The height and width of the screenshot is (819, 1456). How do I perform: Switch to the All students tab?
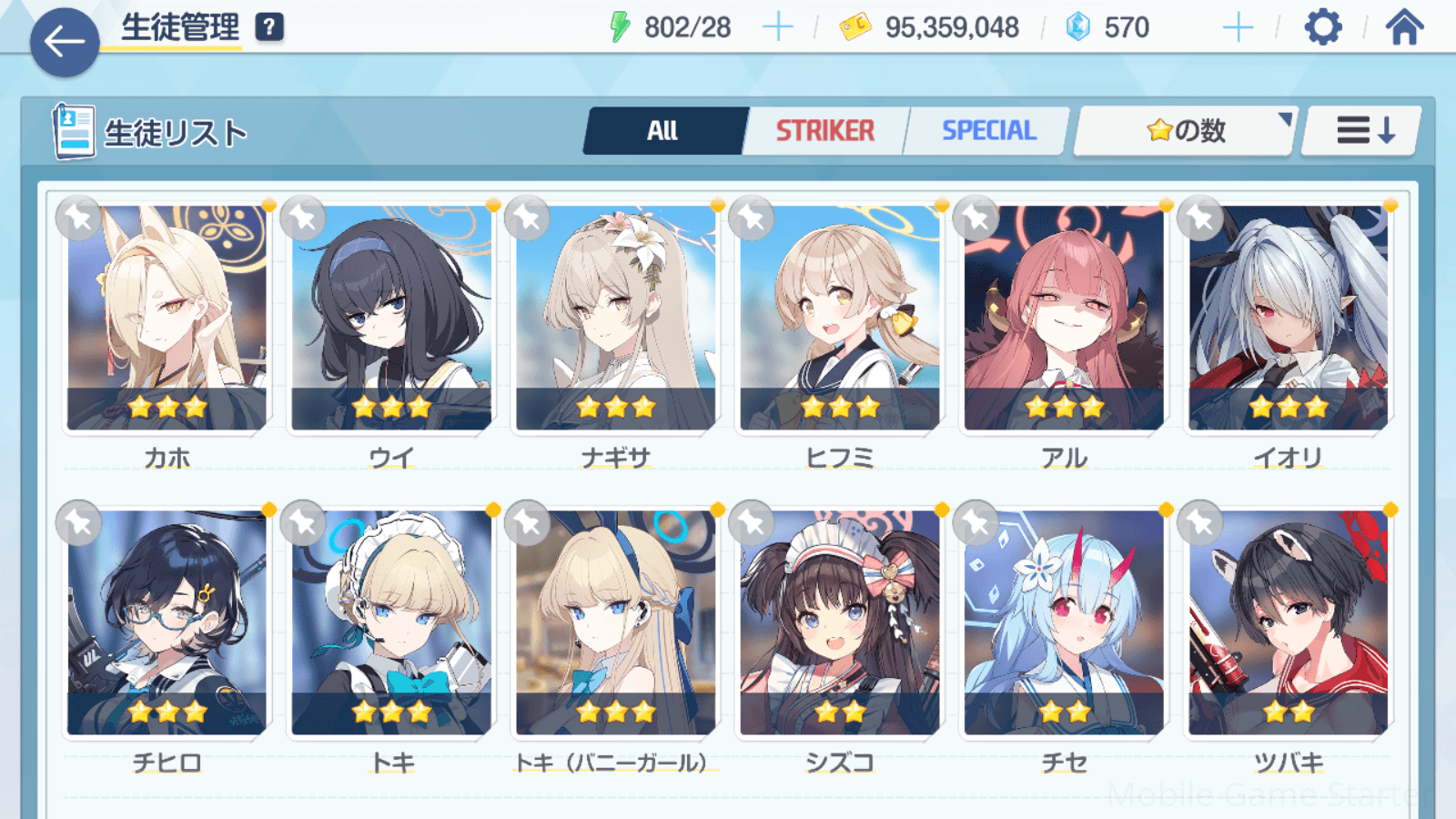click(x=664, y=131)
